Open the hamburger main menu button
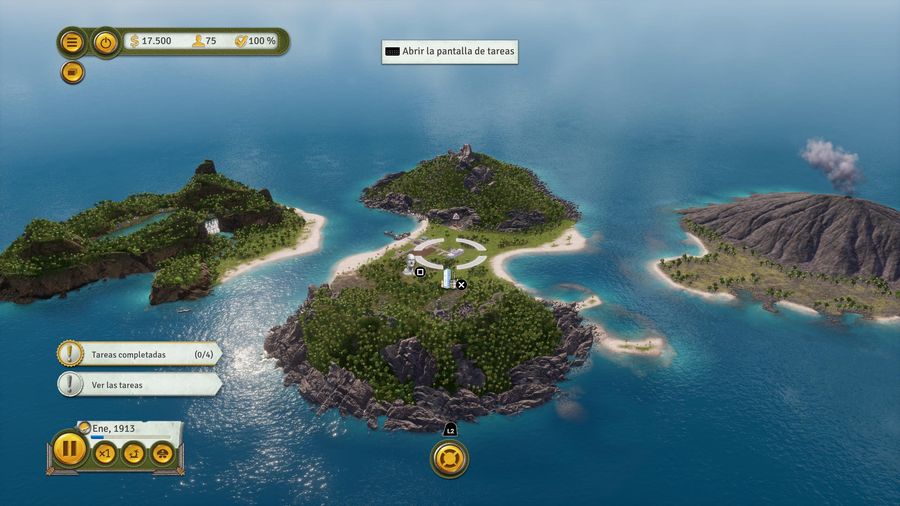900x506 pixels. coord(72,42)
